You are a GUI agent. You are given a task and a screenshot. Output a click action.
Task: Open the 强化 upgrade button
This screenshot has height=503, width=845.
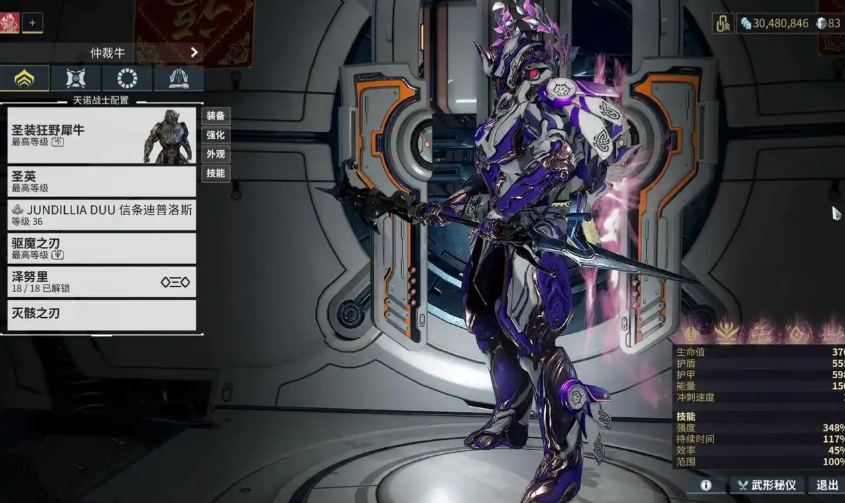point(215,135)
